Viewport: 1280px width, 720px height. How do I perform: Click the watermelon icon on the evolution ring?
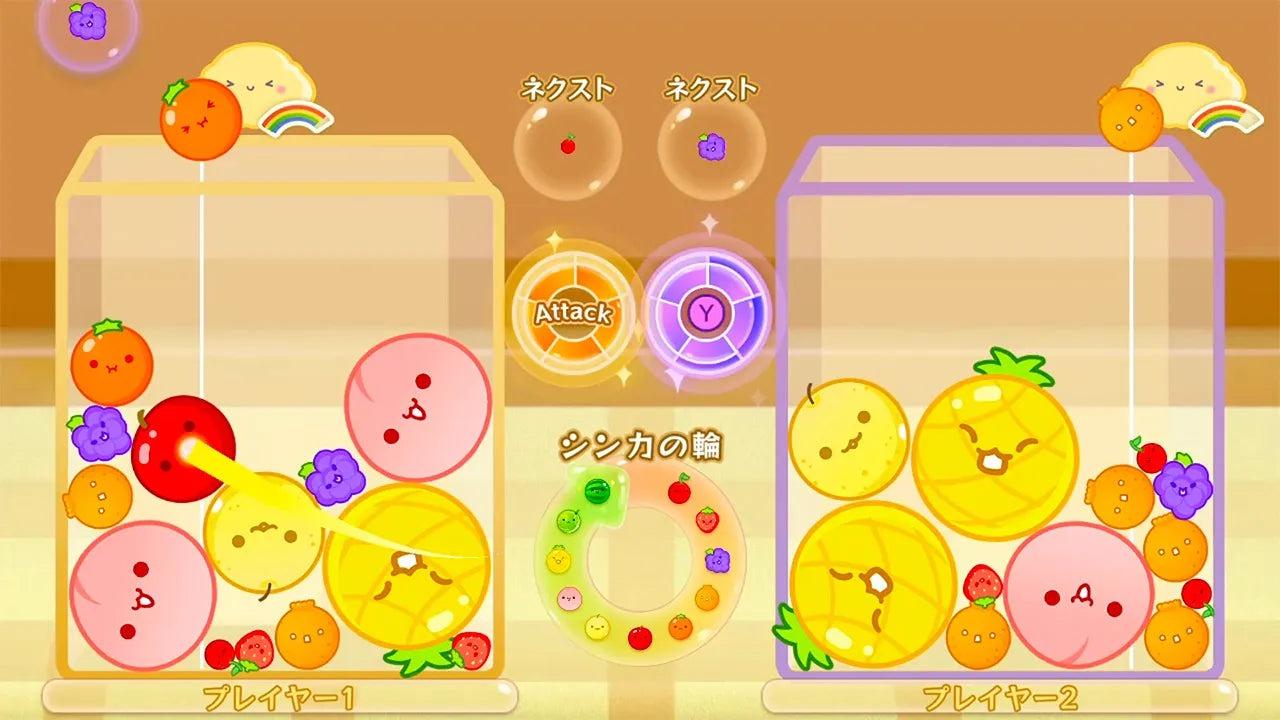[x=597, y=490]
